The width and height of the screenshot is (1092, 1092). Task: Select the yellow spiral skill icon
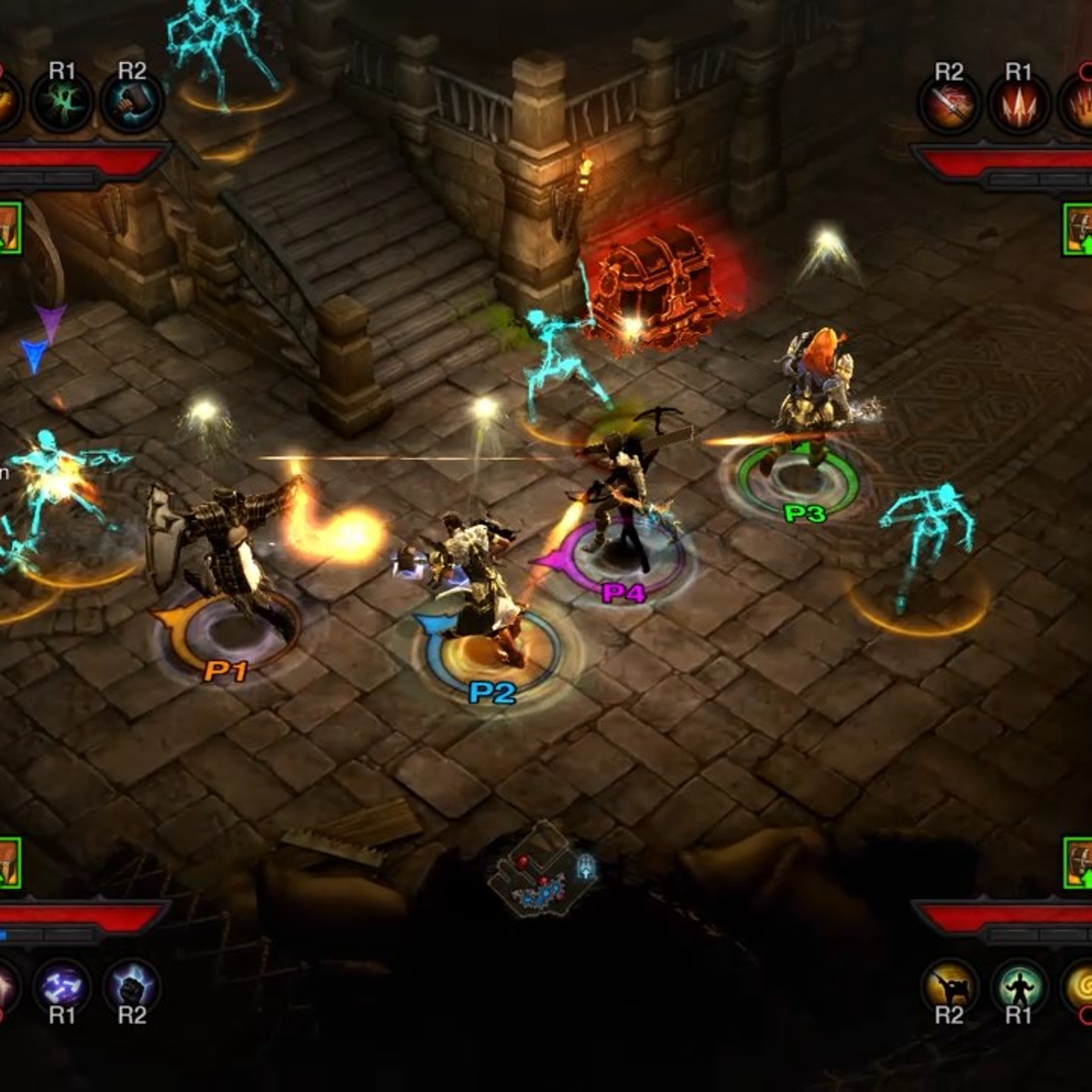coord(1079,986)
